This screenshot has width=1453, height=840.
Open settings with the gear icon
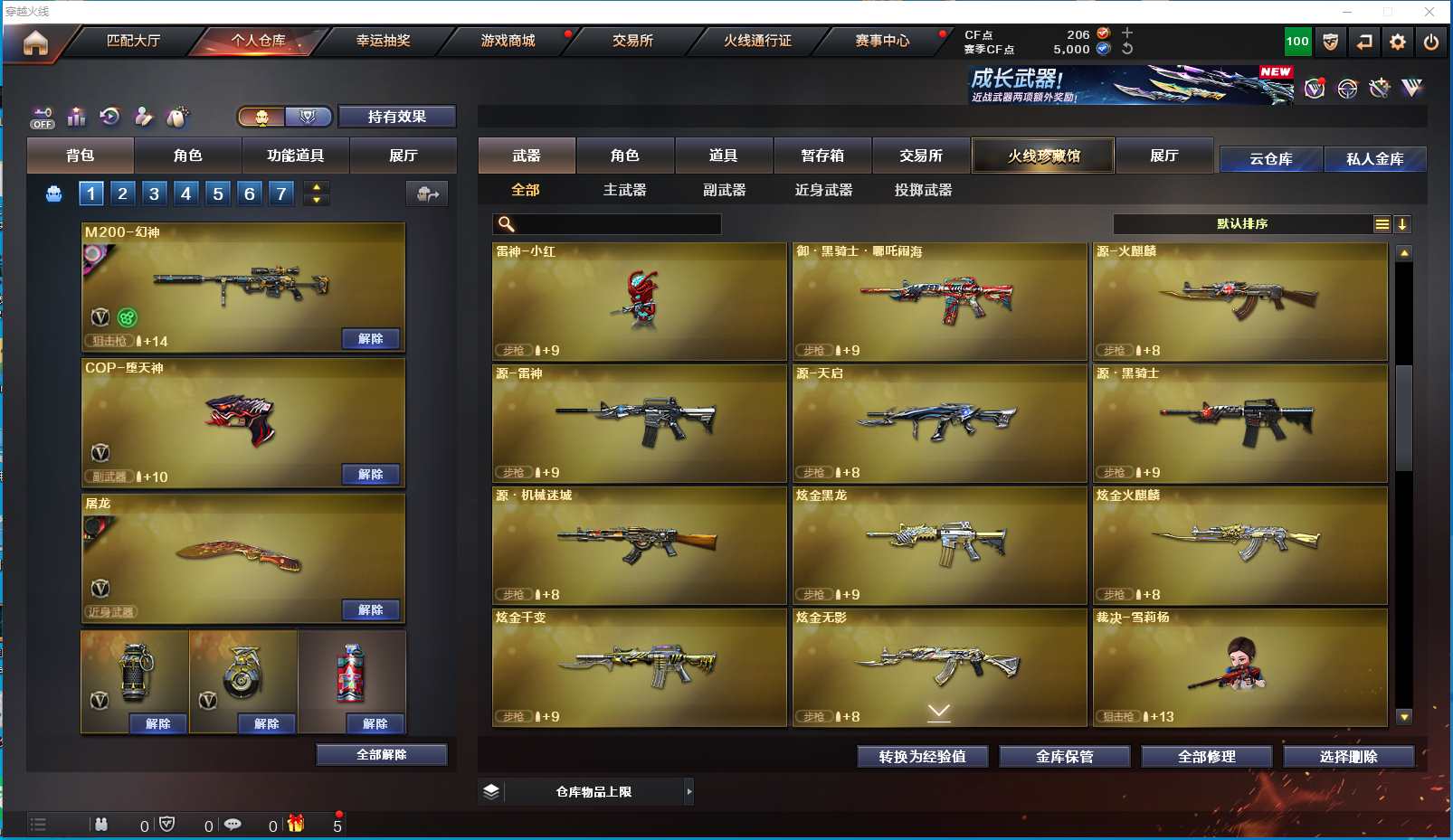coord(1398,42)
